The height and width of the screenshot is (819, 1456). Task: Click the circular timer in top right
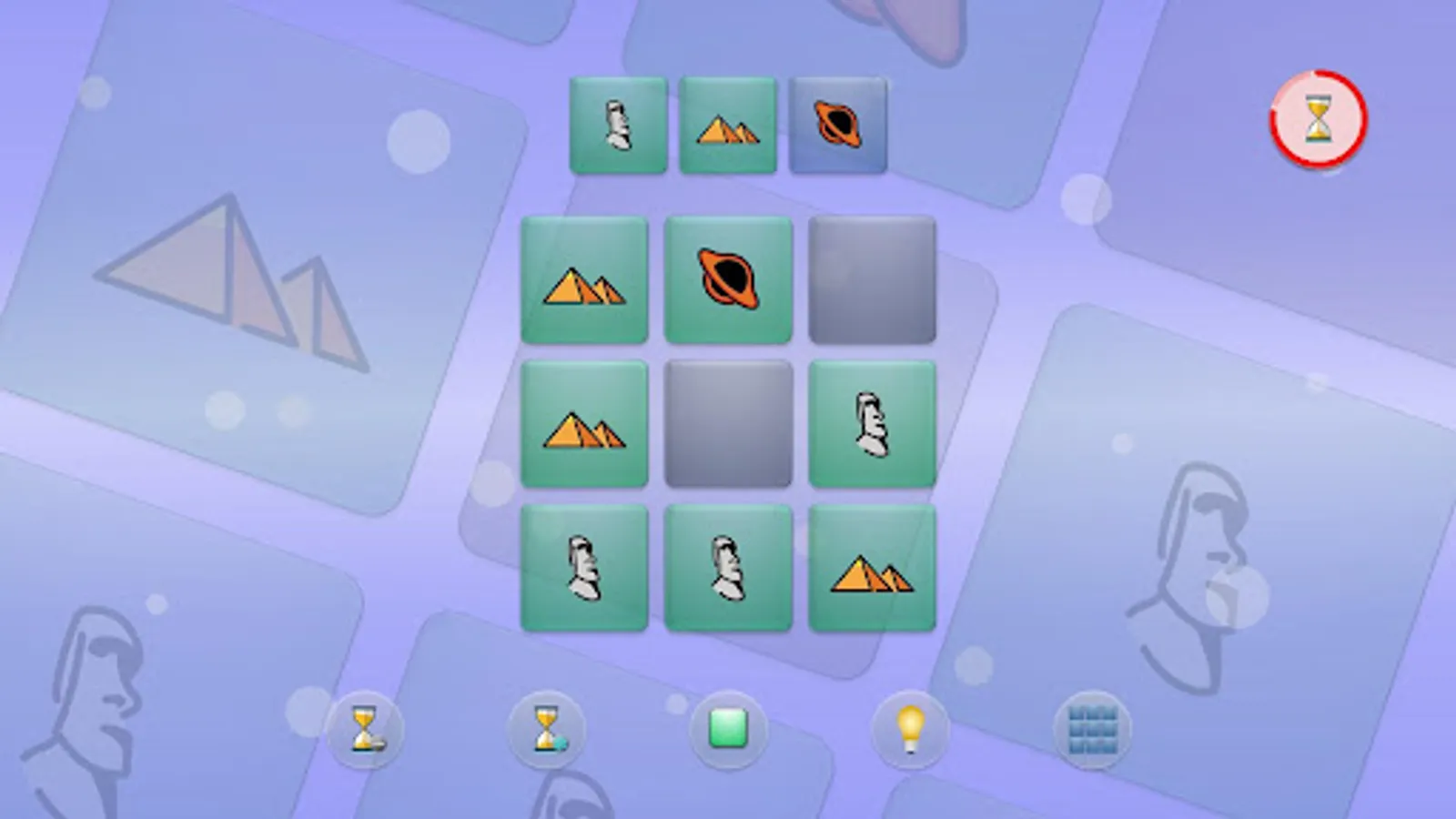(x=1319, y=119)
